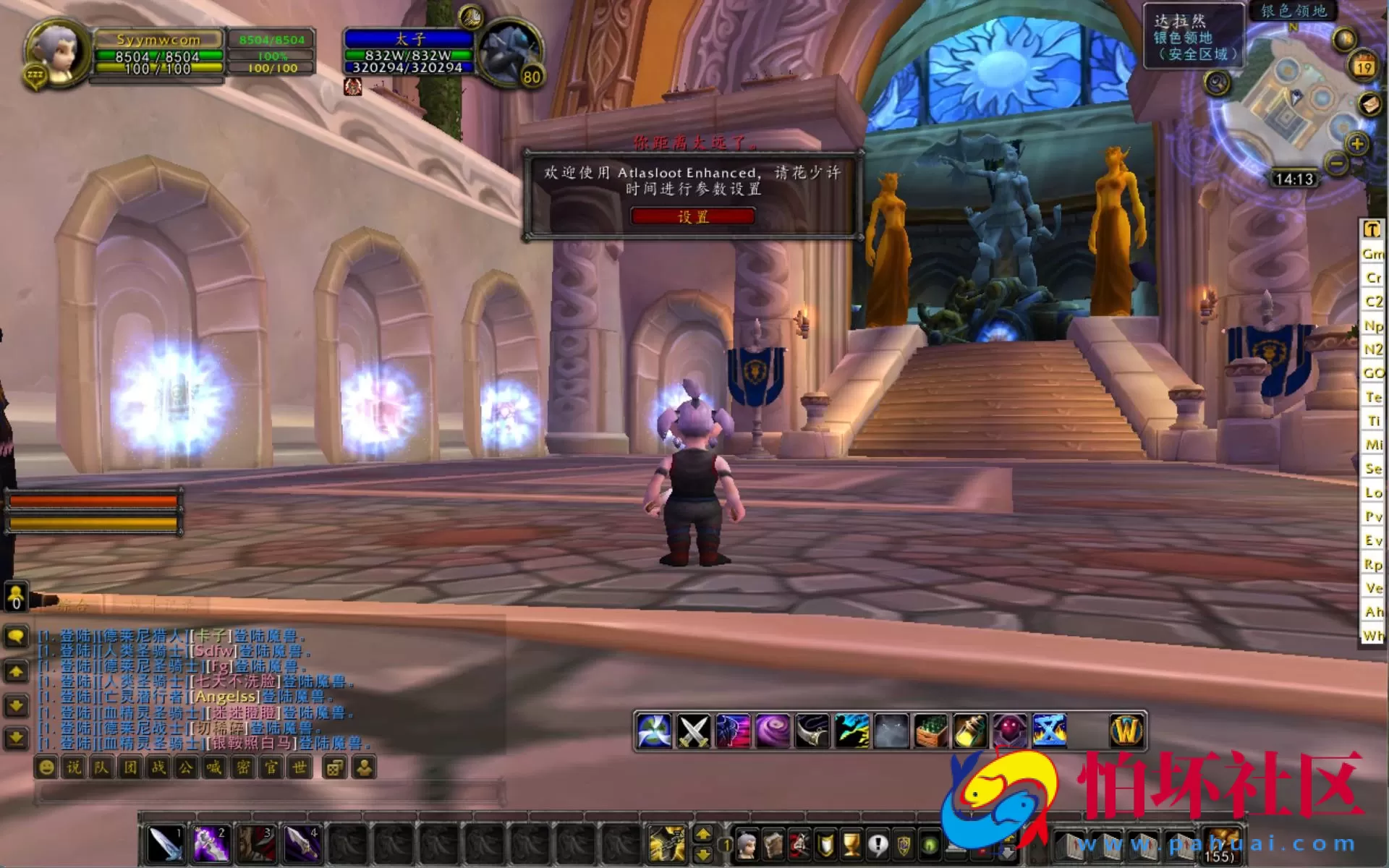Toggle the world channel button 世
This screenshot has height=868, width=1389.
click(298, 768)
